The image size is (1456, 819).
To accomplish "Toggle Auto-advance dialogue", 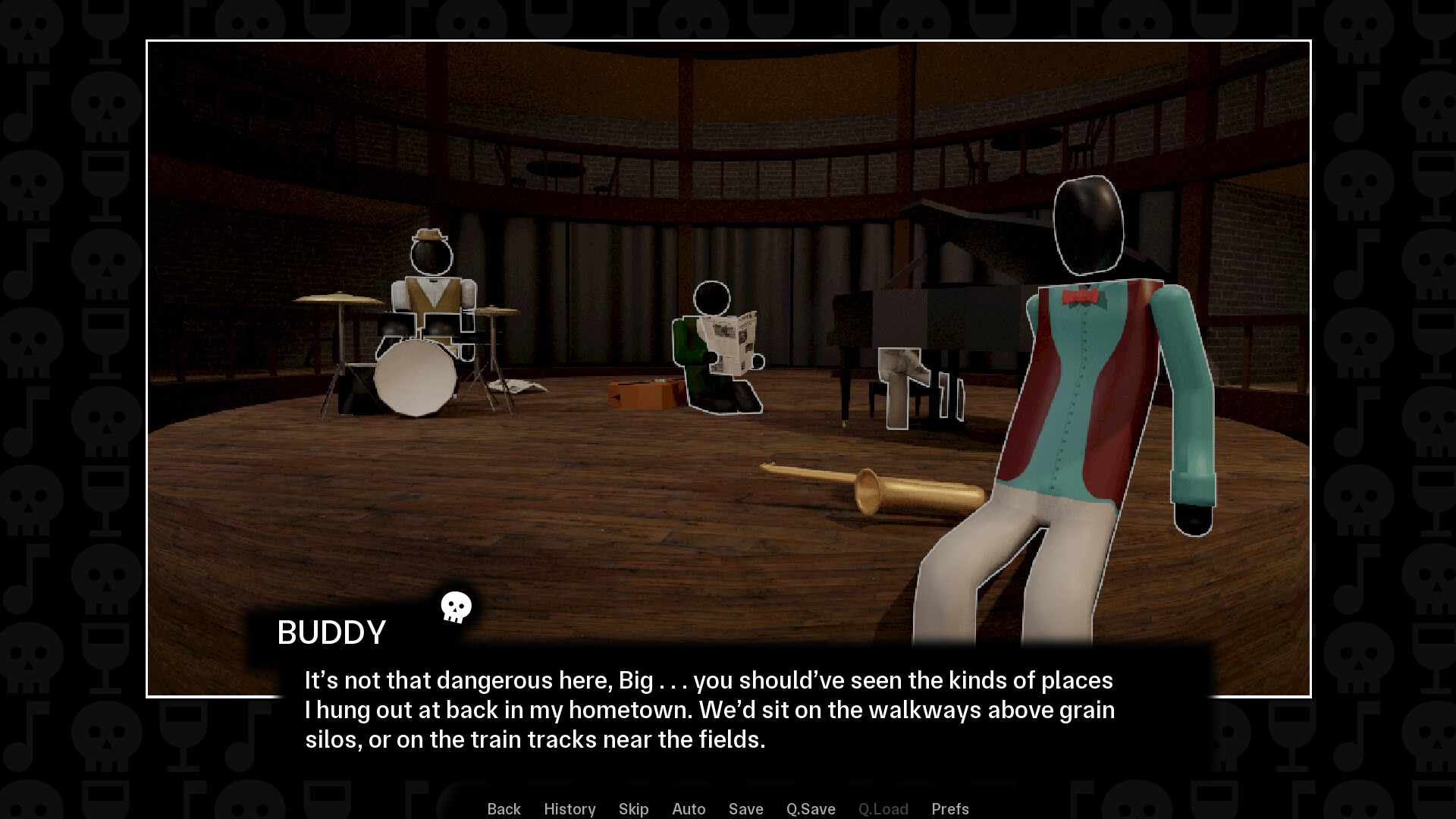I will point(689,808).
